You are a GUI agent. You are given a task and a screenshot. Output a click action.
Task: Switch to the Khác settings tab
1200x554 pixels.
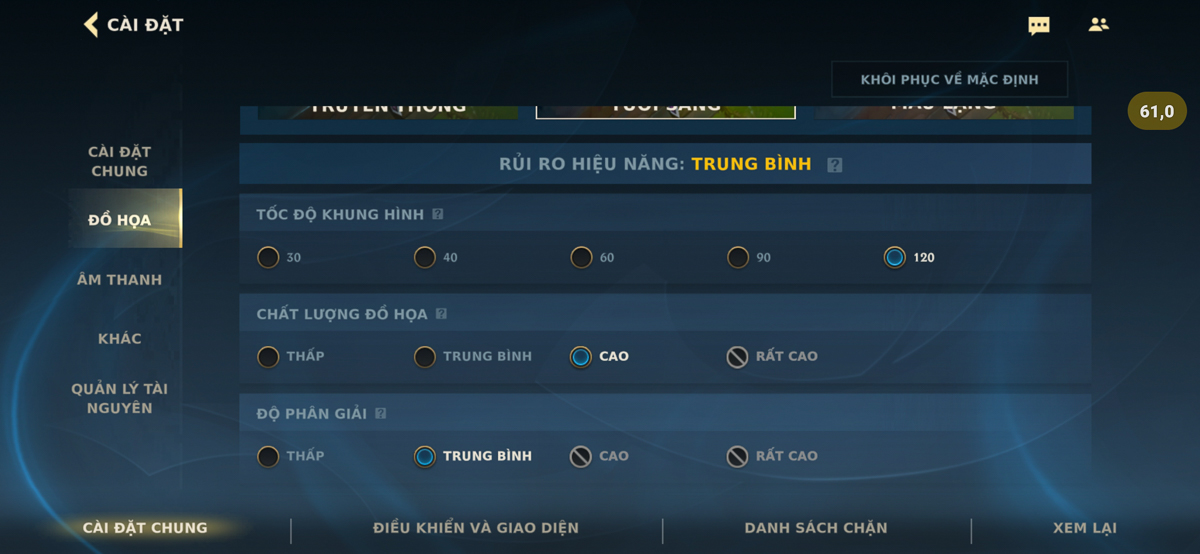coord(120,339)
